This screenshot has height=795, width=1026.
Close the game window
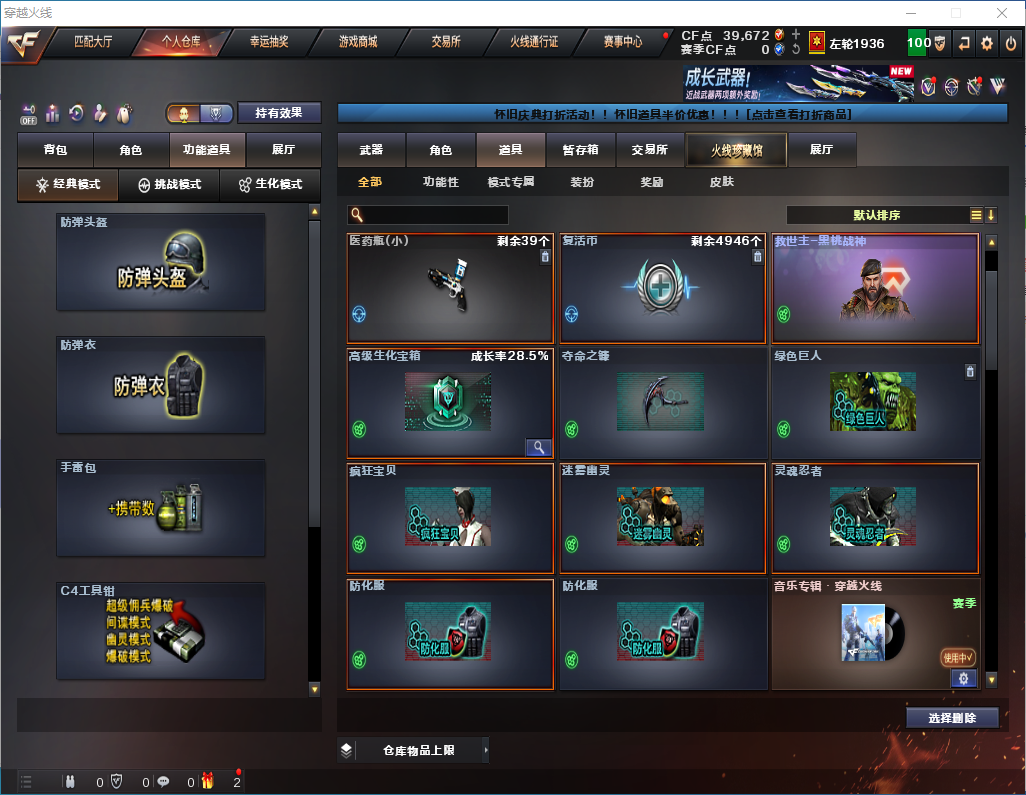tap(1002, 13)
